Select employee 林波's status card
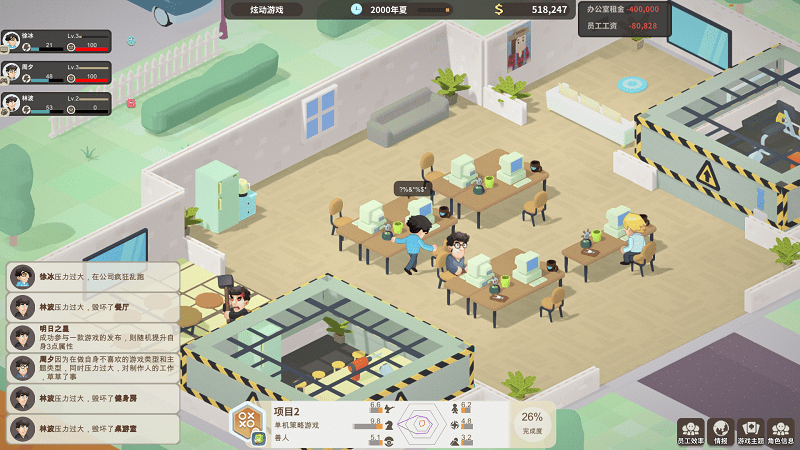The height and width of the screenshot is (450, 800). [x=56, y=103]
